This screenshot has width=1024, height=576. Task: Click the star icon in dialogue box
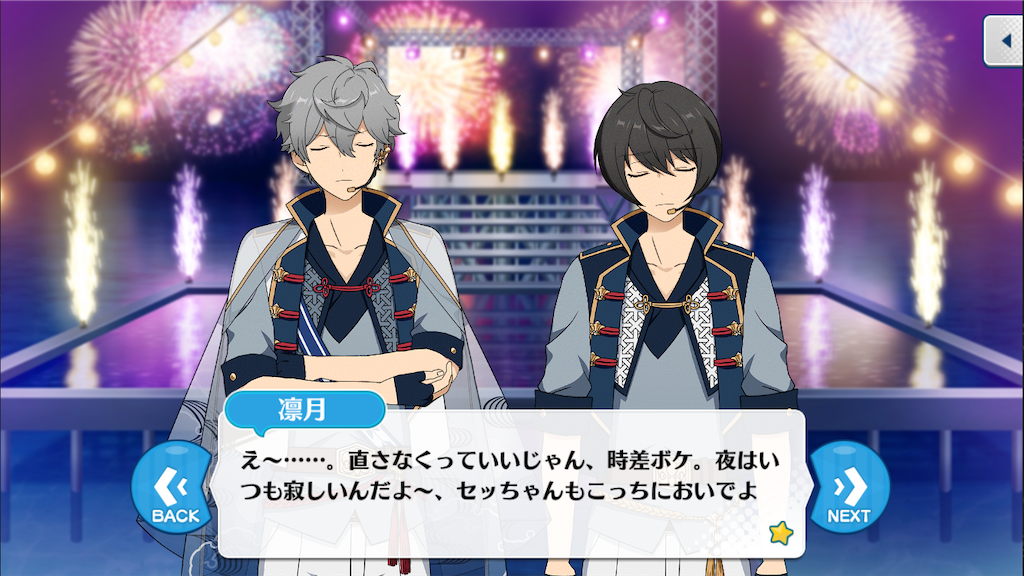tap(779, 533)
